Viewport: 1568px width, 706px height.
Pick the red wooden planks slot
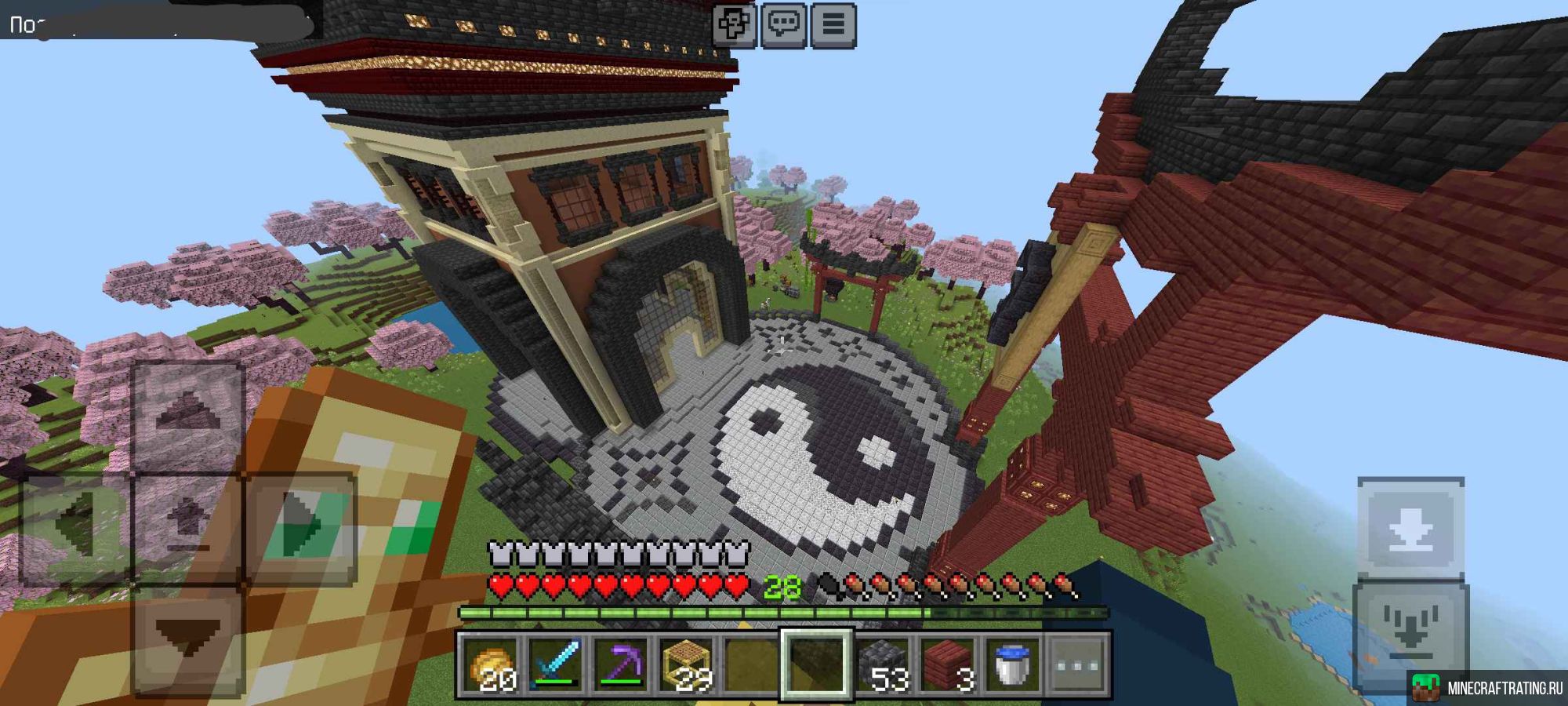point(947,664)
